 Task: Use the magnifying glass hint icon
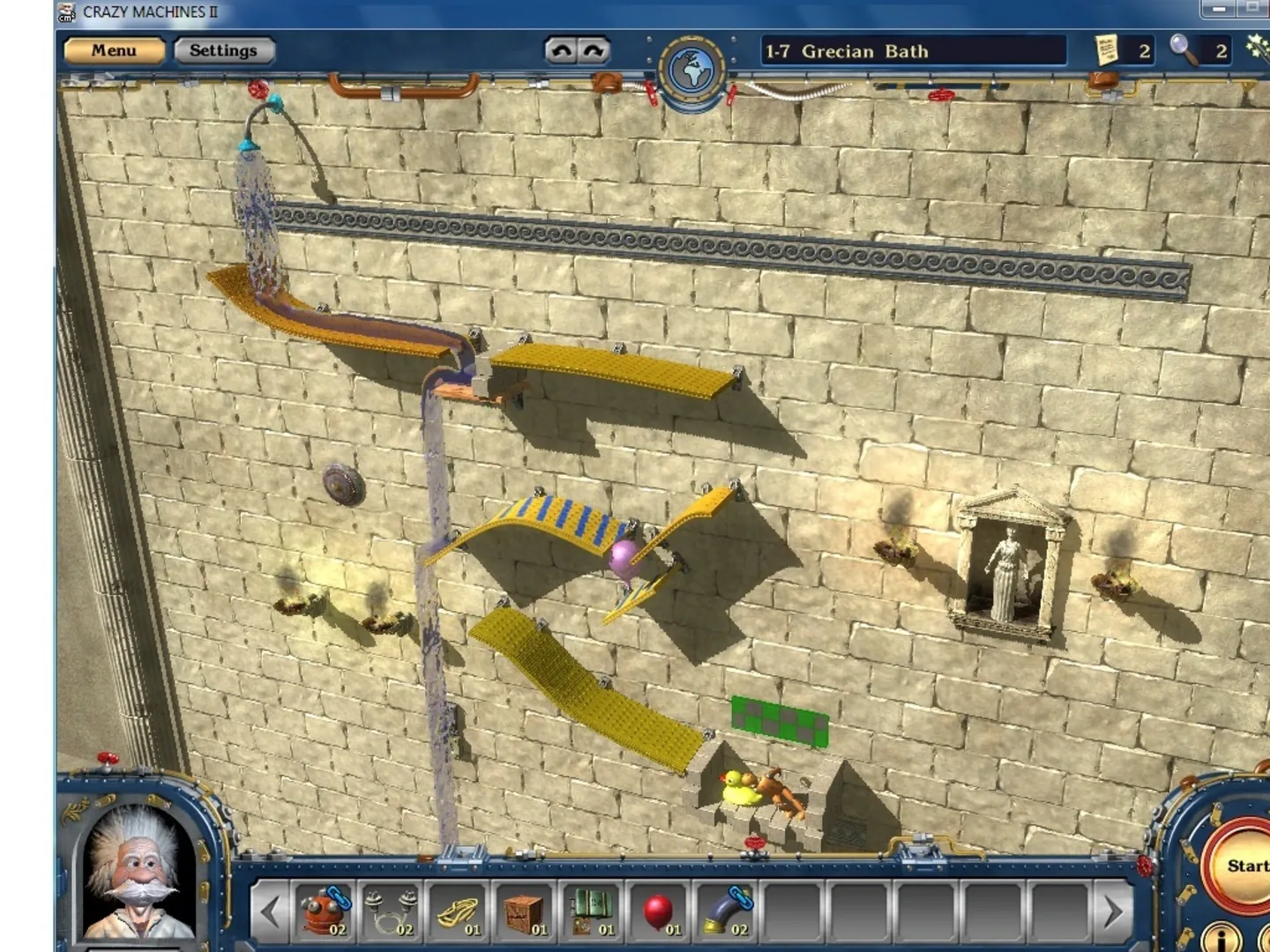coord(1184,50)
